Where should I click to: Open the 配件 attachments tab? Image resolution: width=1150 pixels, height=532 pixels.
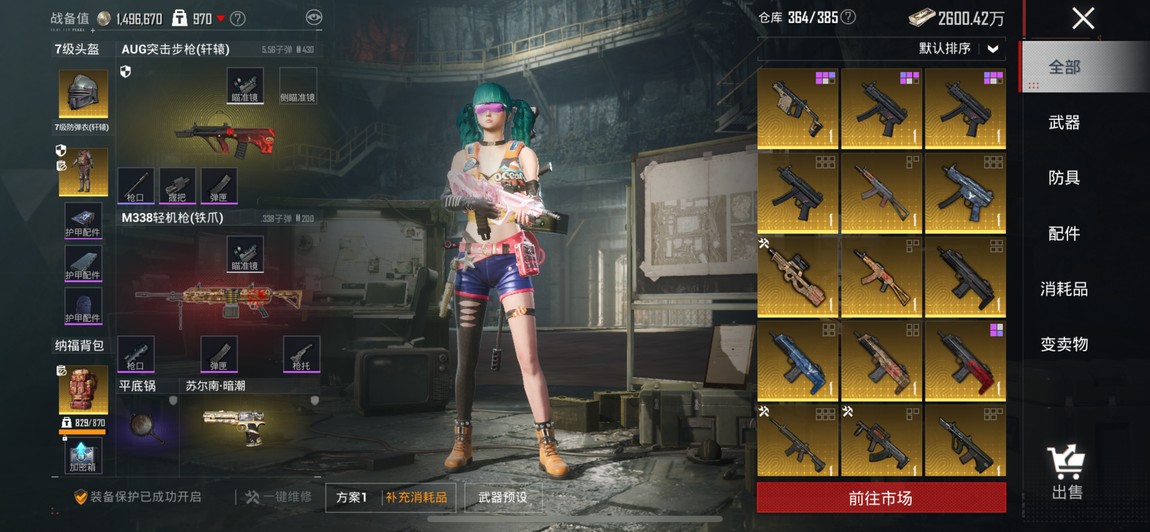pos(1064,233)
